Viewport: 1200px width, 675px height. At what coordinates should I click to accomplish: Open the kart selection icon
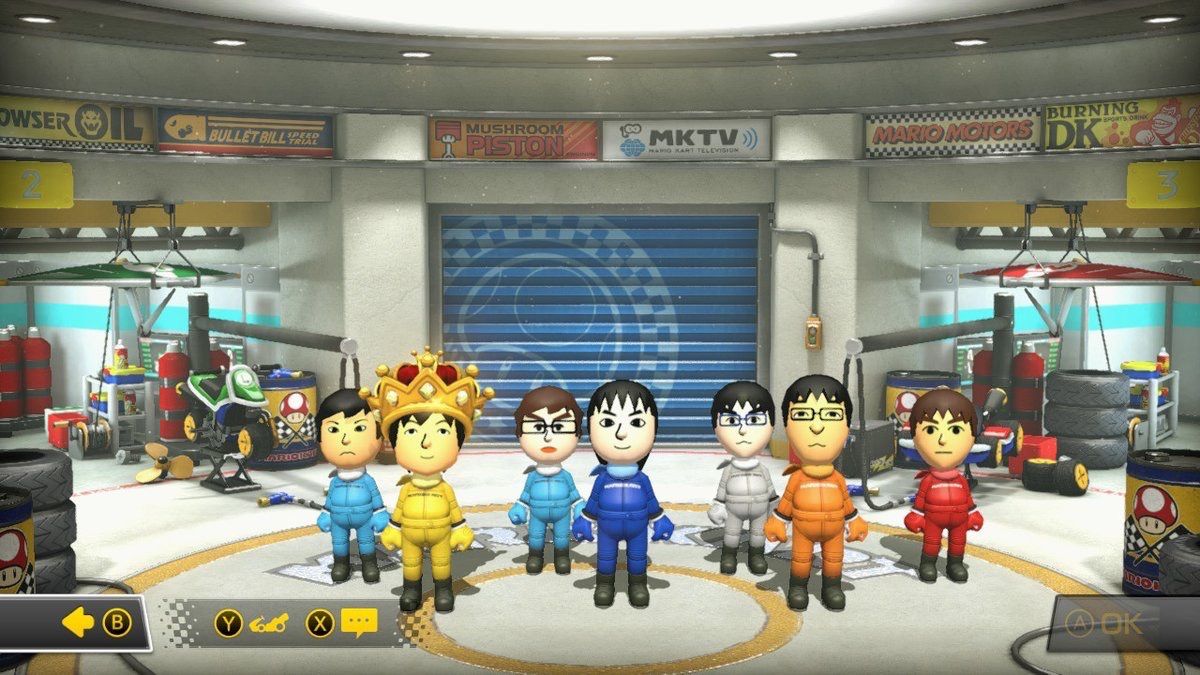tap(263, 623)
